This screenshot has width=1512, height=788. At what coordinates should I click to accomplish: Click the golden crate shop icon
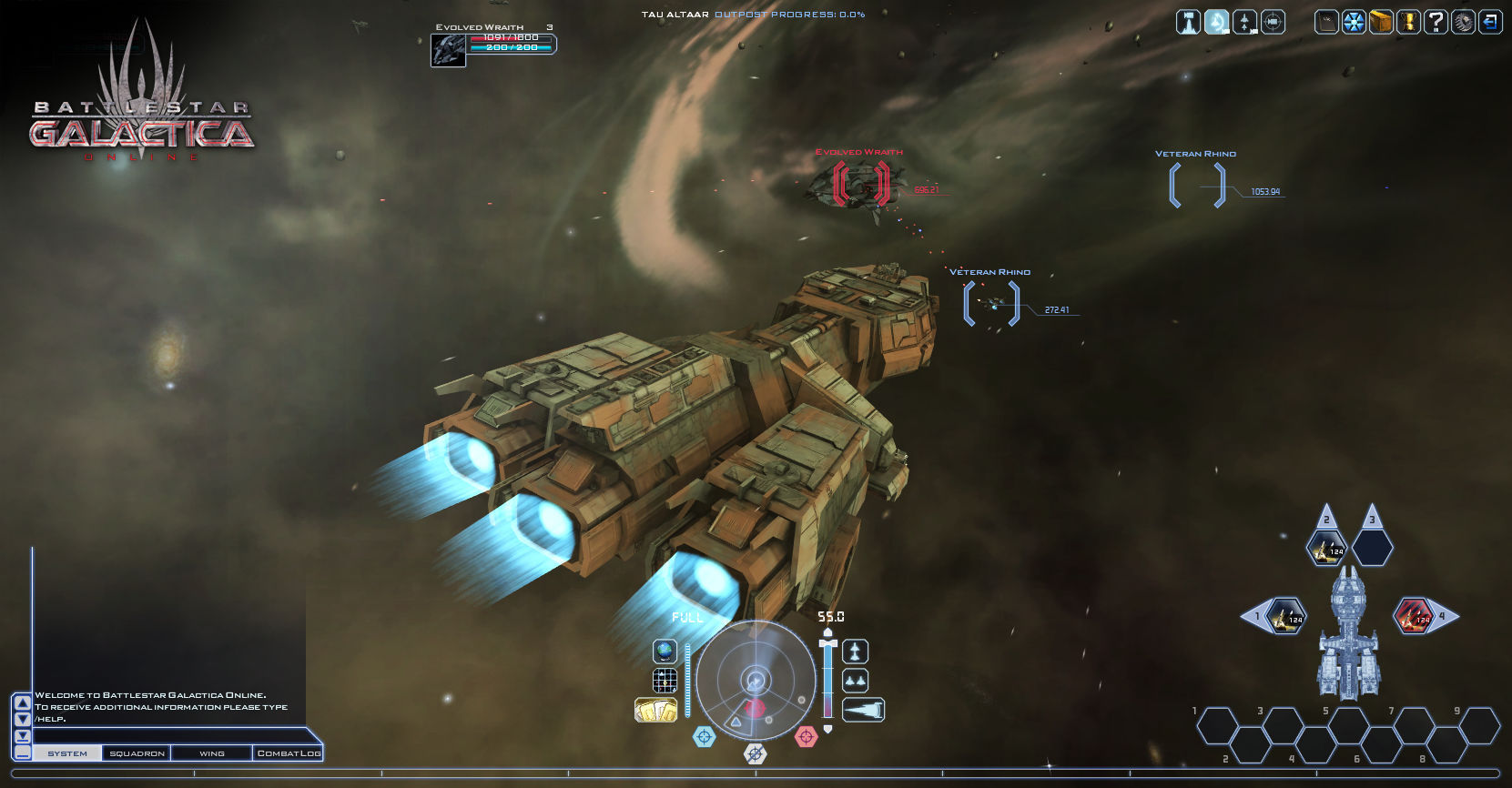coord(1381,22)
